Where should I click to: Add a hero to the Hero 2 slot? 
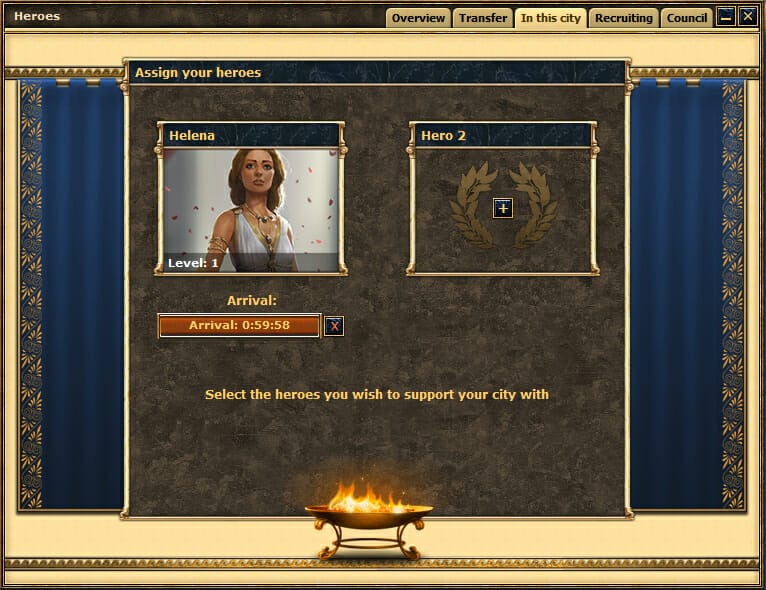pyautogui.click(x=503, y=208)
